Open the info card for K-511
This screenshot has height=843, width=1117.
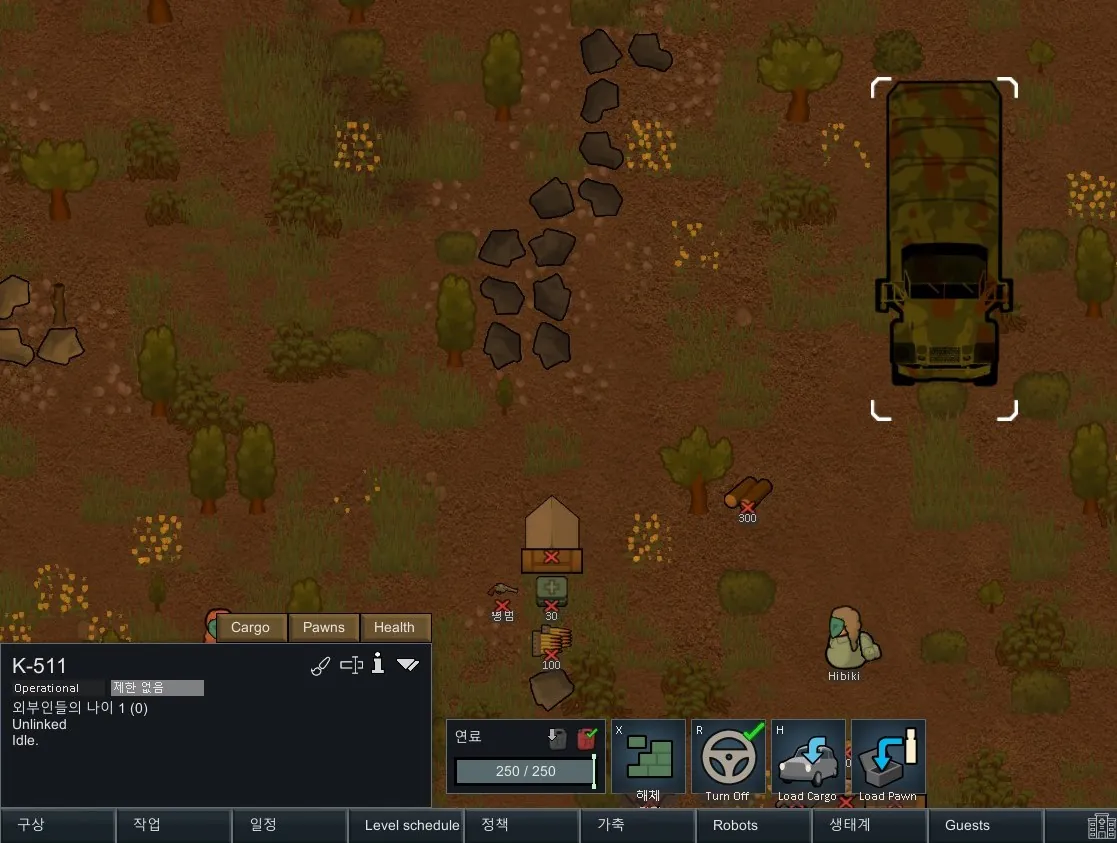pos(378,664)
